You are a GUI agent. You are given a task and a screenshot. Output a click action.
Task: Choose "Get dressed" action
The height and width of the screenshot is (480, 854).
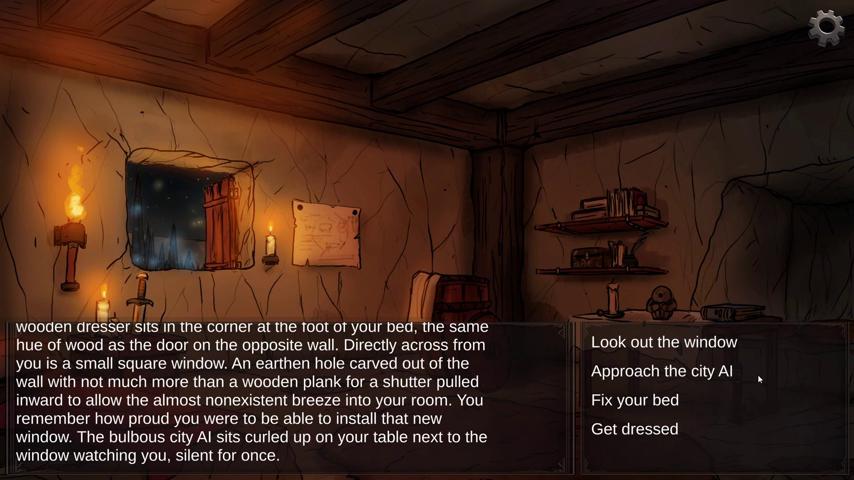tap(635, 429)
